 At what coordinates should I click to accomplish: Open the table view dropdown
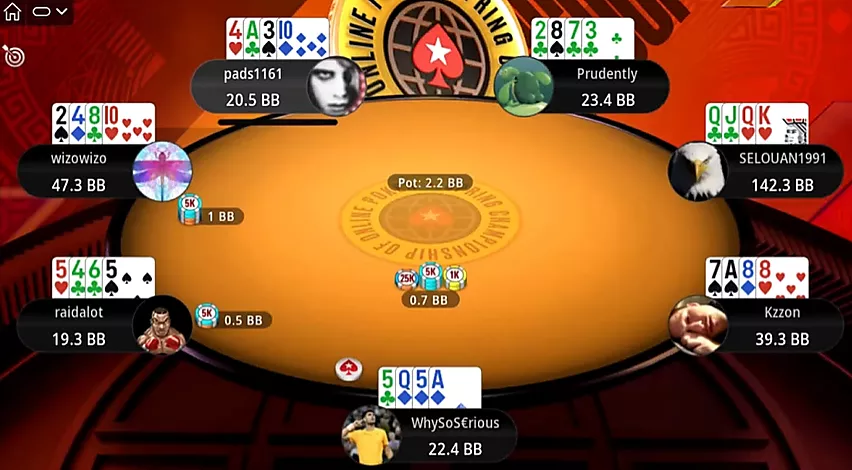pos(48,12)
